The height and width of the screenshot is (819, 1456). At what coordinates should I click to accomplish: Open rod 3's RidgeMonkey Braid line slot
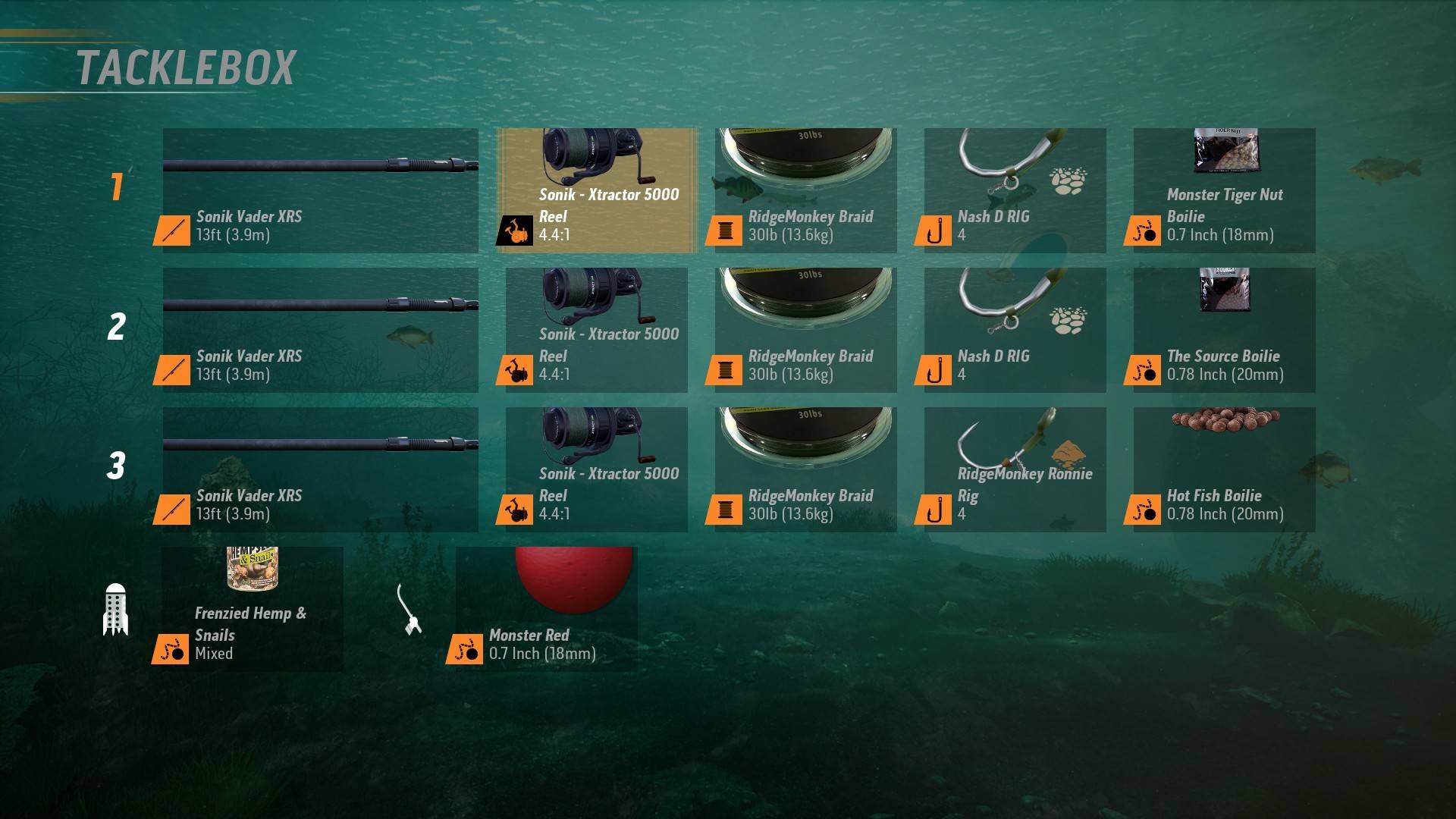pyautogui.click(x=805, y=469)
